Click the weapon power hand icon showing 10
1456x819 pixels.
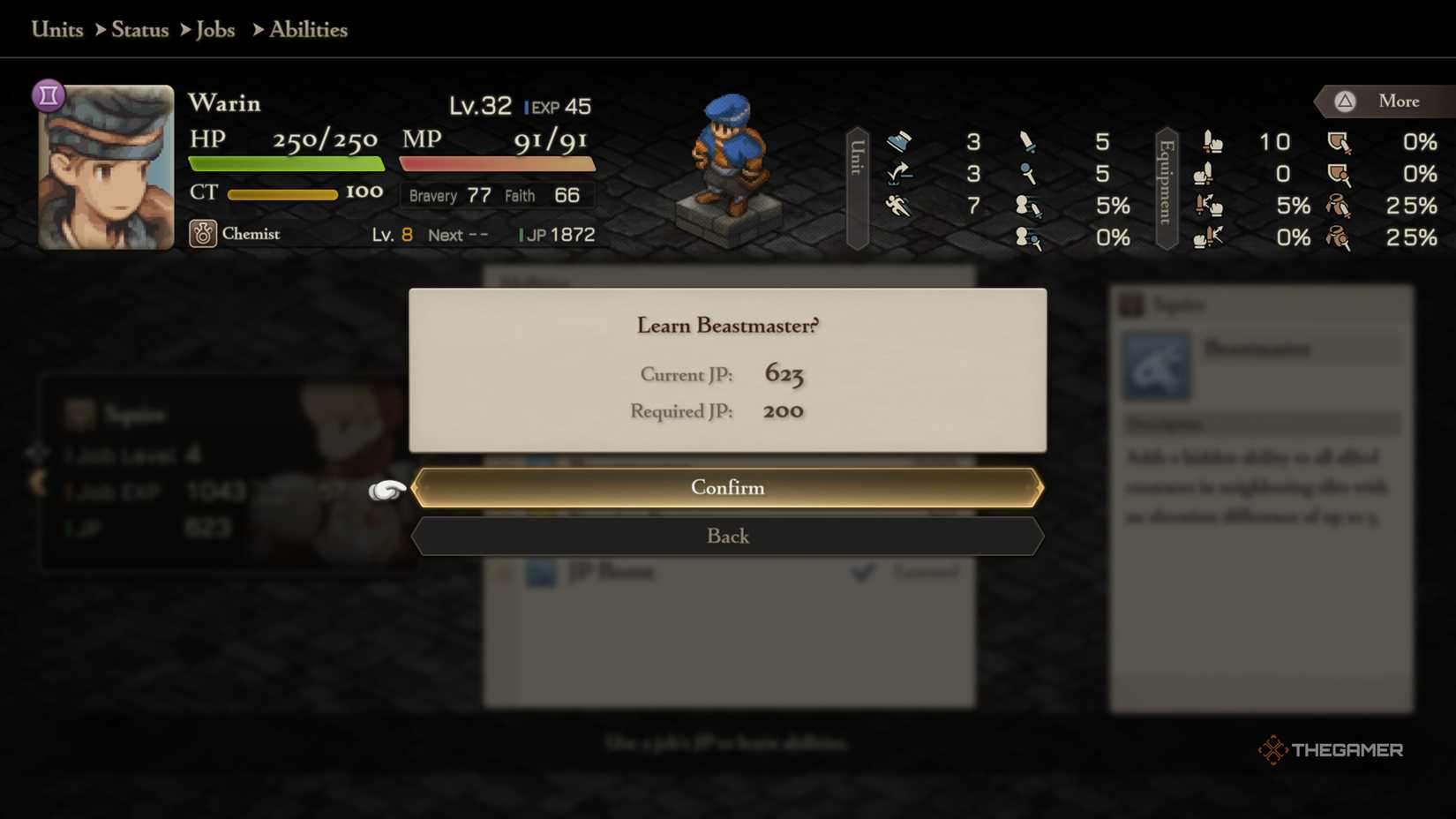click(x=1211, y=141)
